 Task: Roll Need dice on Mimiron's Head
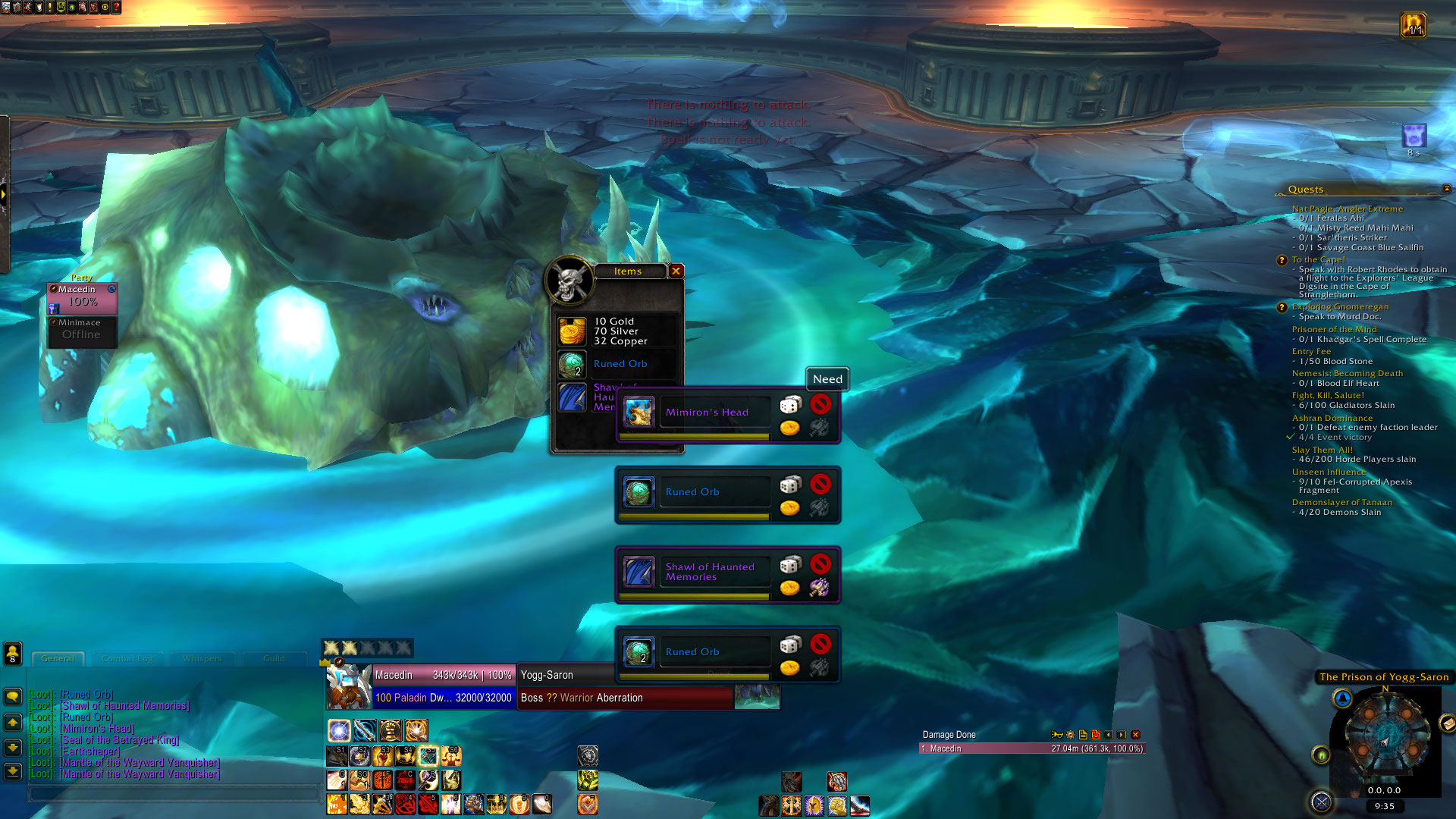(x=790, y=404)
